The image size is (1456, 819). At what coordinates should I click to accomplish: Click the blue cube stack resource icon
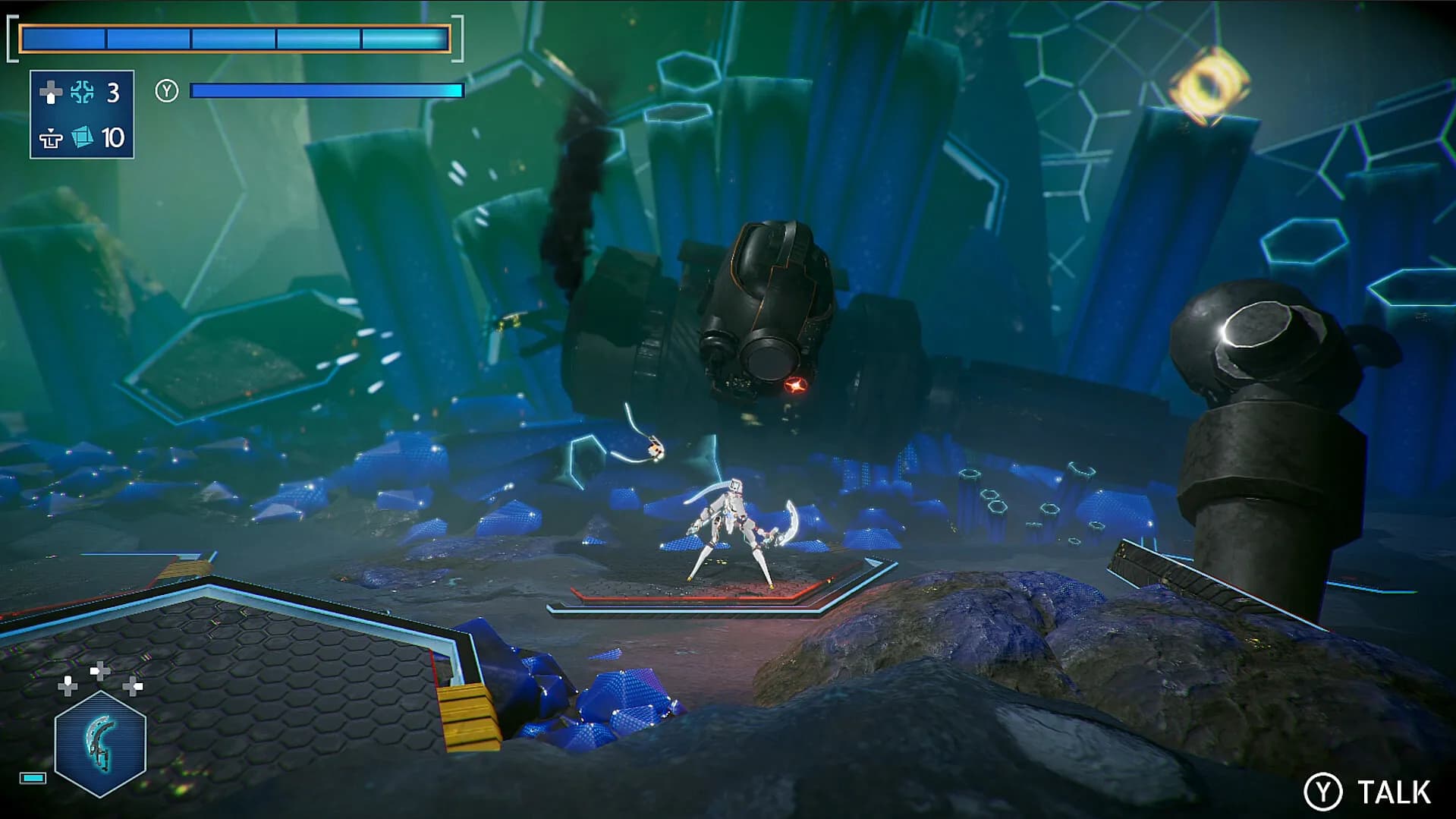tap(83, 137)
